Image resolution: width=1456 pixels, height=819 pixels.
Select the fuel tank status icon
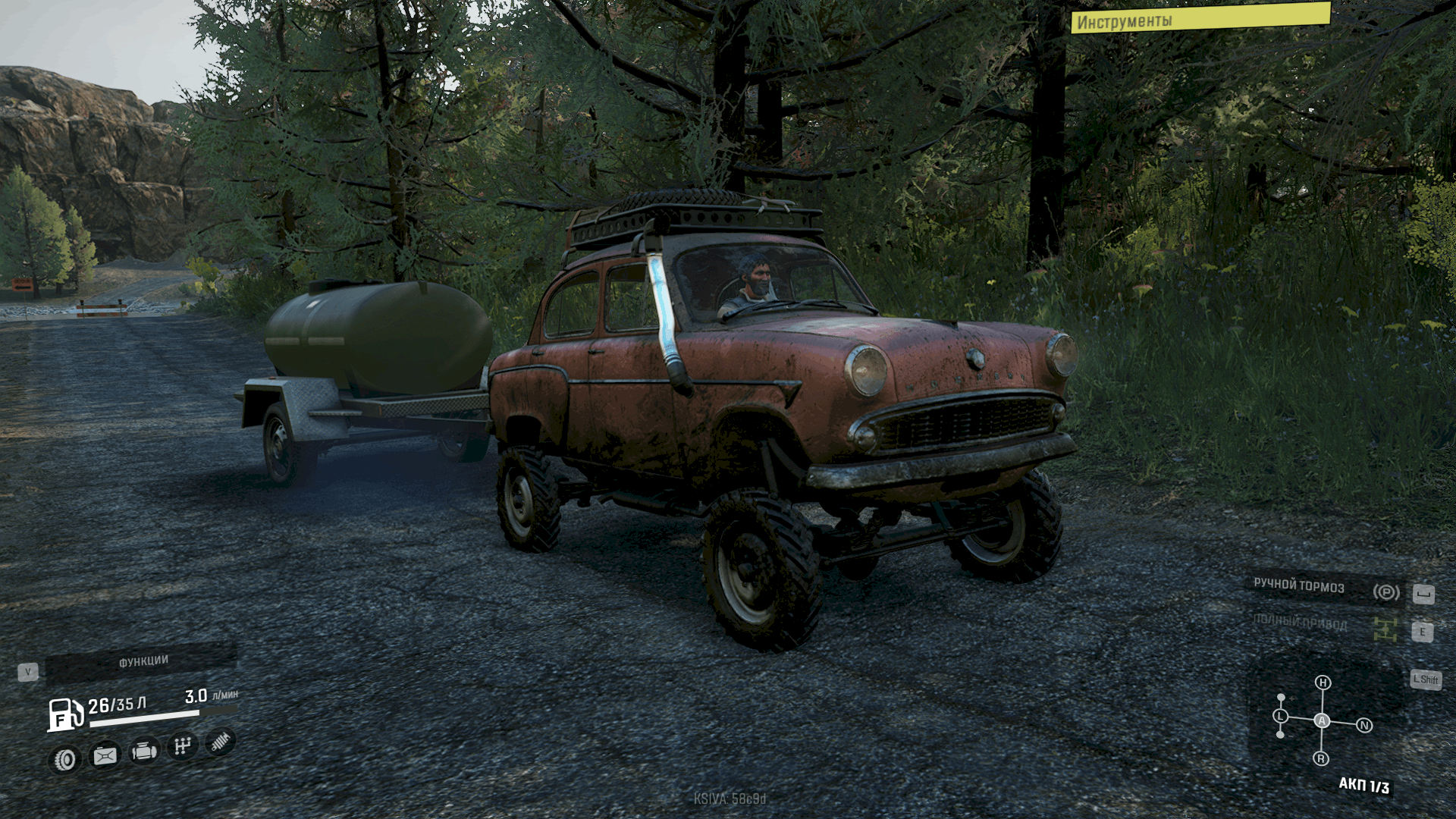[105, 755]
